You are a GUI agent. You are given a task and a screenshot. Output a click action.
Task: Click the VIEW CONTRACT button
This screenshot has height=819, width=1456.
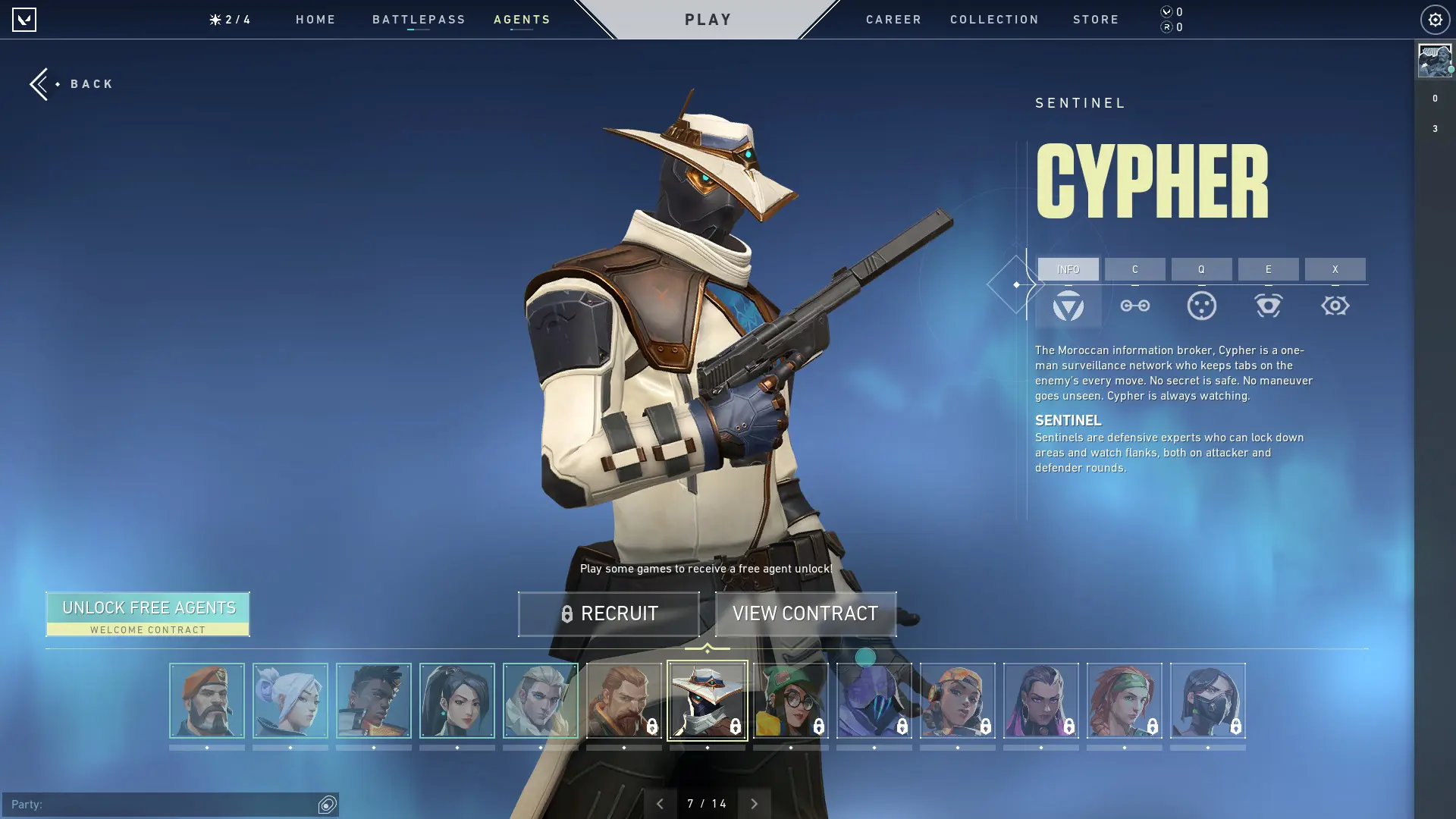point(805,613)
